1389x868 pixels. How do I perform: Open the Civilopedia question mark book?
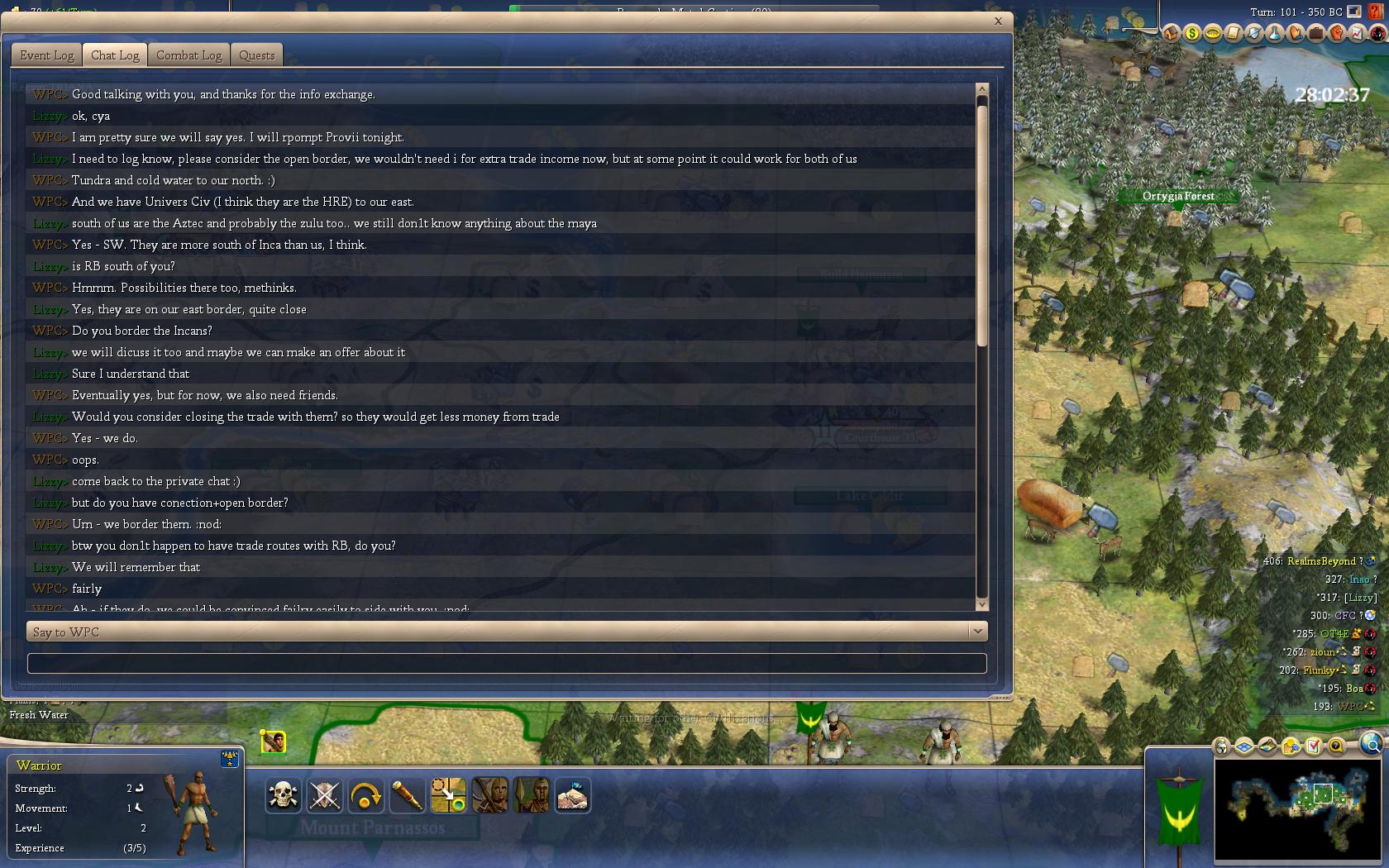[1376, 13]
